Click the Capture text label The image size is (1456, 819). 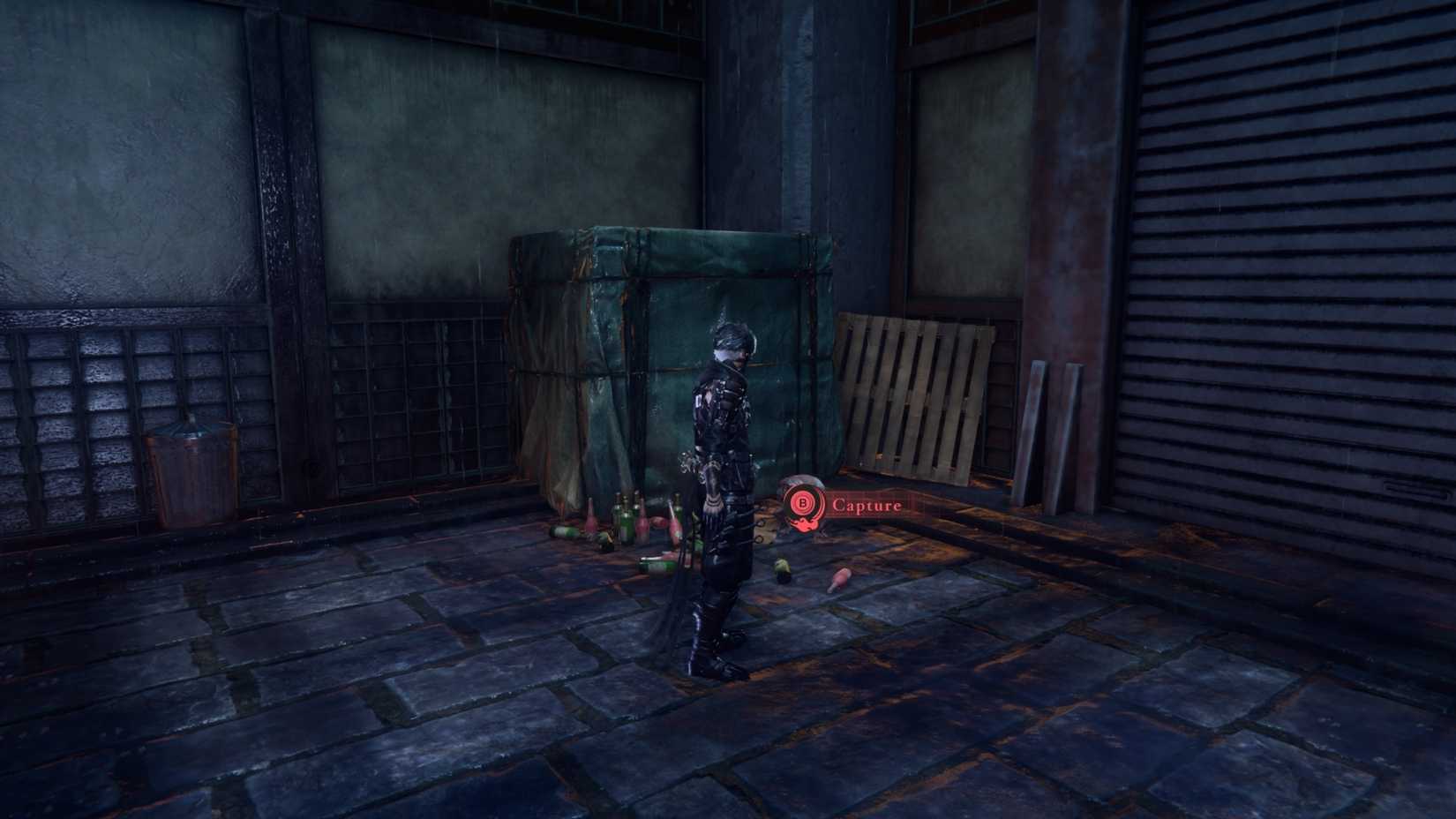pos(867,505)
